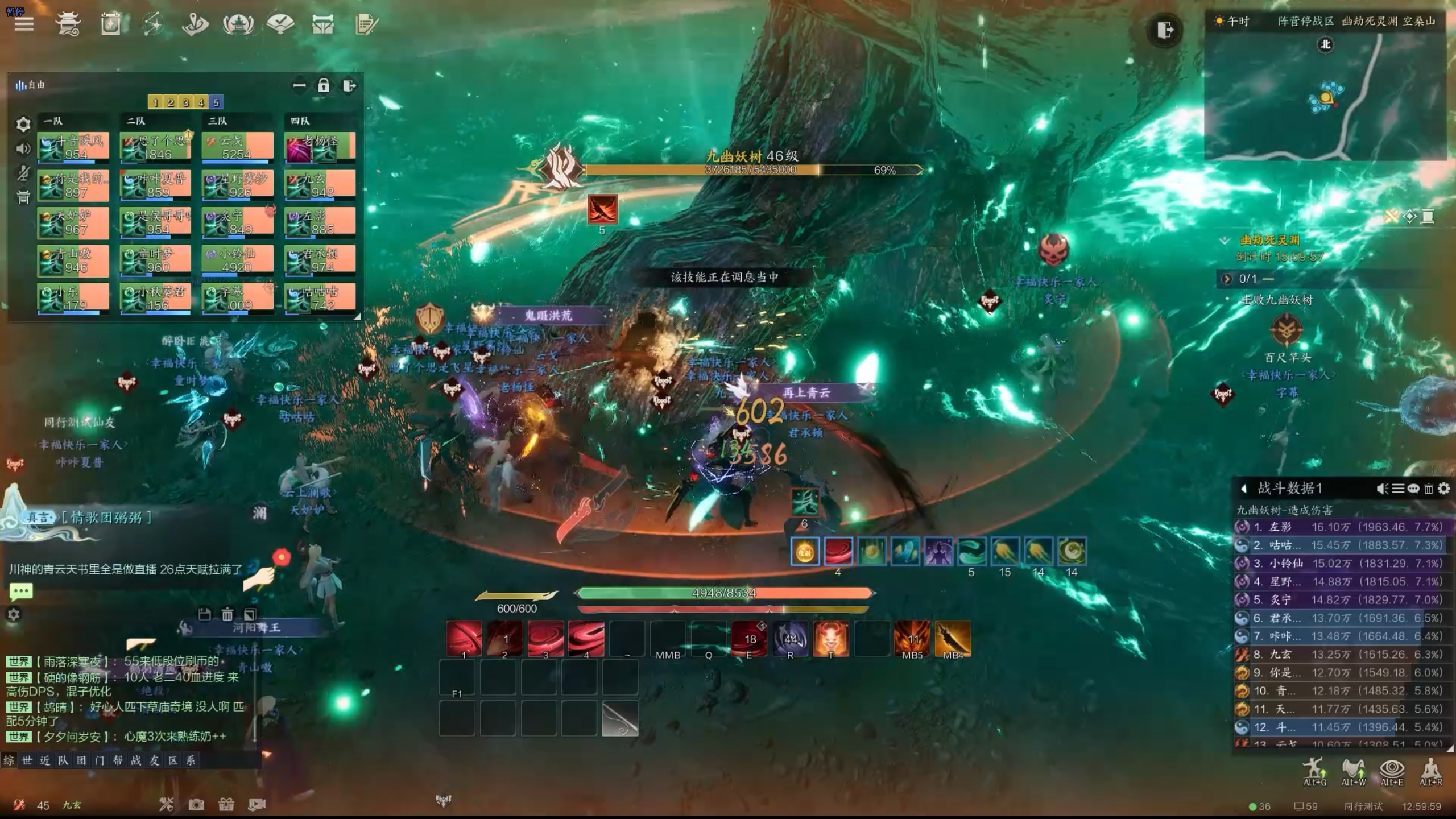The image size is (1456, 819).
Task: Click the raid frame lock icon
Action: pos(324,86)
